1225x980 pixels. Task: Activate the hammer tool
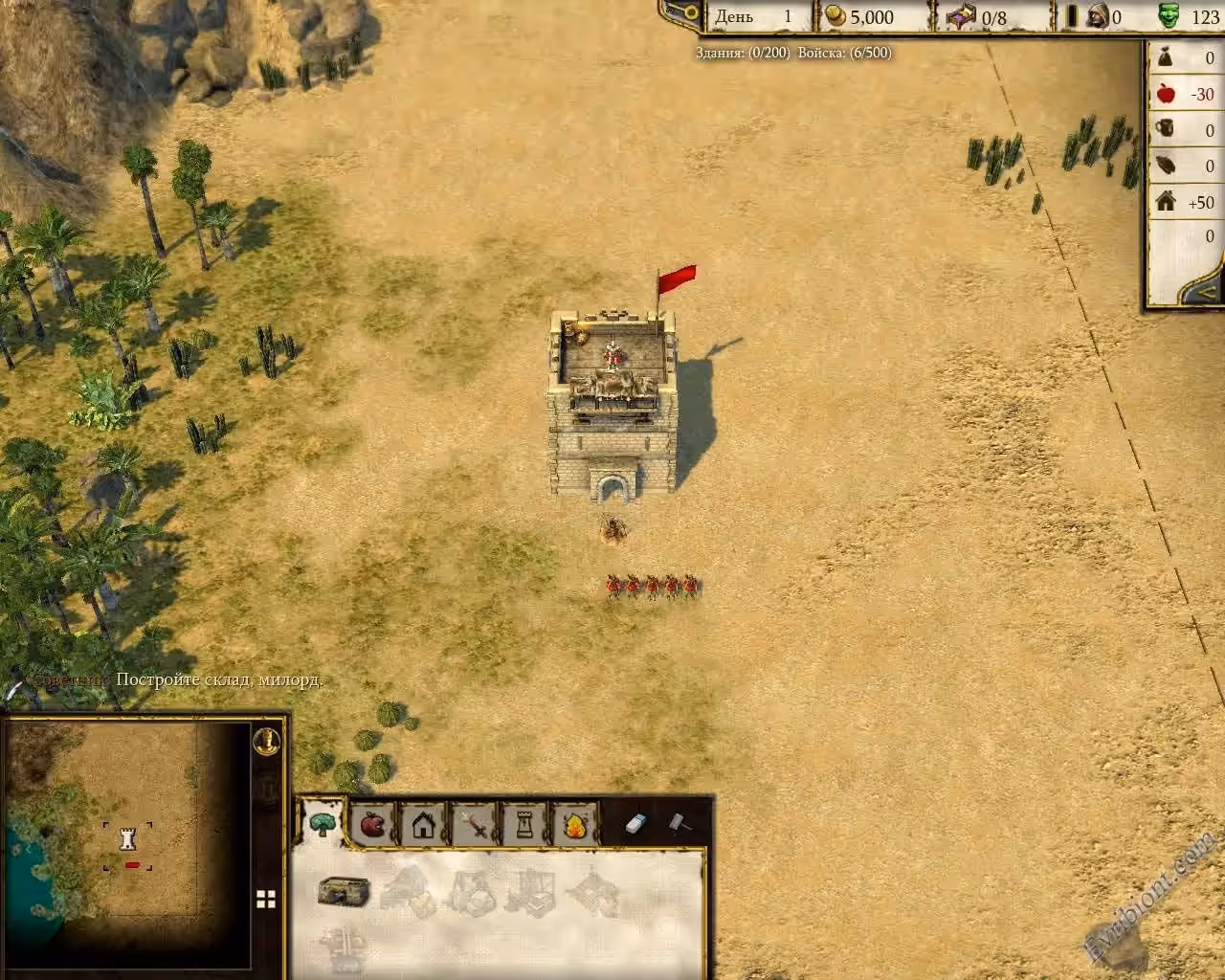[679, 823]
